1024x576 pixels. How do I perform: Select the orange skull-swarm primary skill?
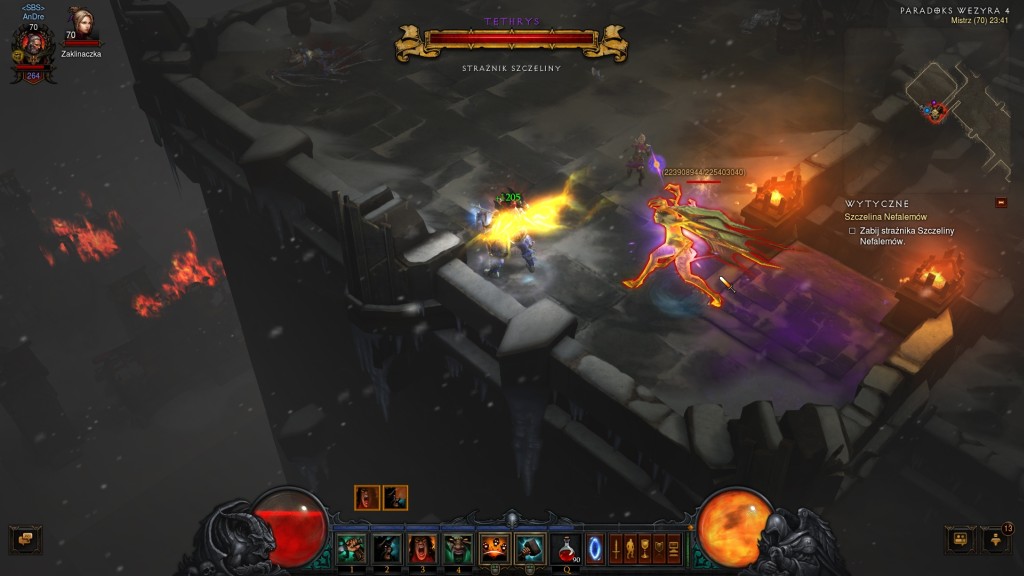point(494,547)
